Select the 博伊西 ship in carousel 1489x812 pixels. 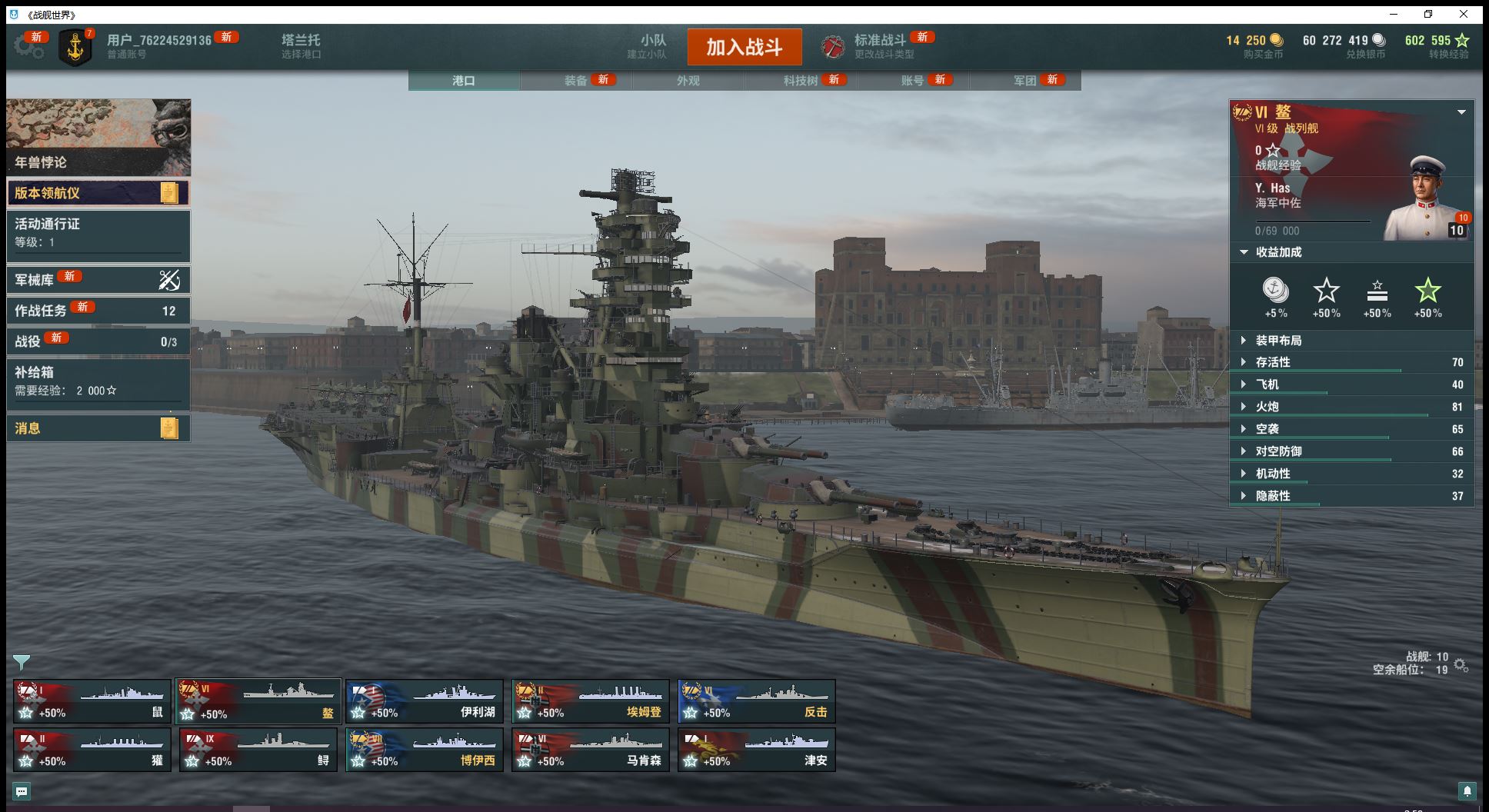425,750
